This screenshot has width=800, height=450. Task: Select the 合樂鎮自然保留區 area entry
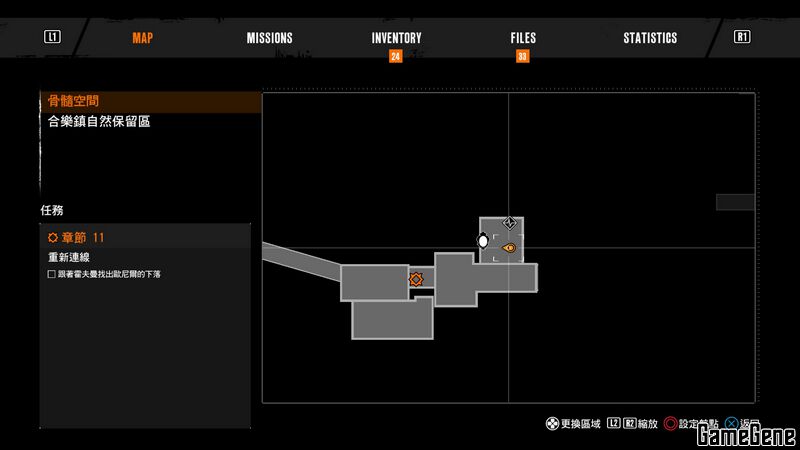pos(98,121)
